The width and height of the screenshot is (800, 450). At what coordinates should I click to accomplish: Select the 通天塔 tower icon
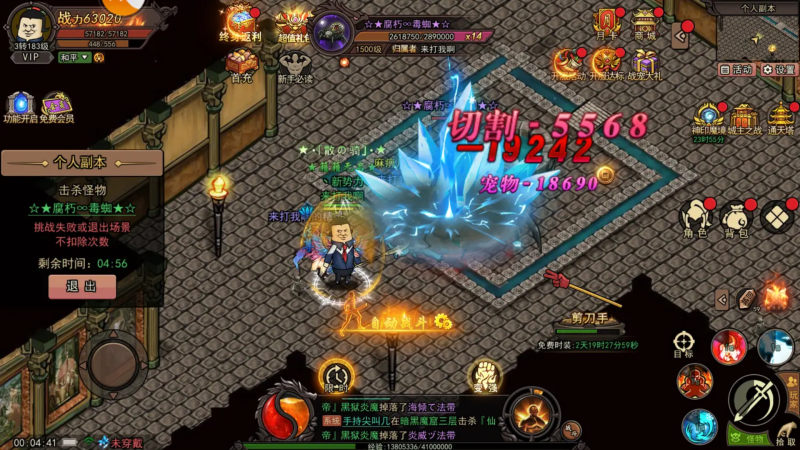point(782,118)
